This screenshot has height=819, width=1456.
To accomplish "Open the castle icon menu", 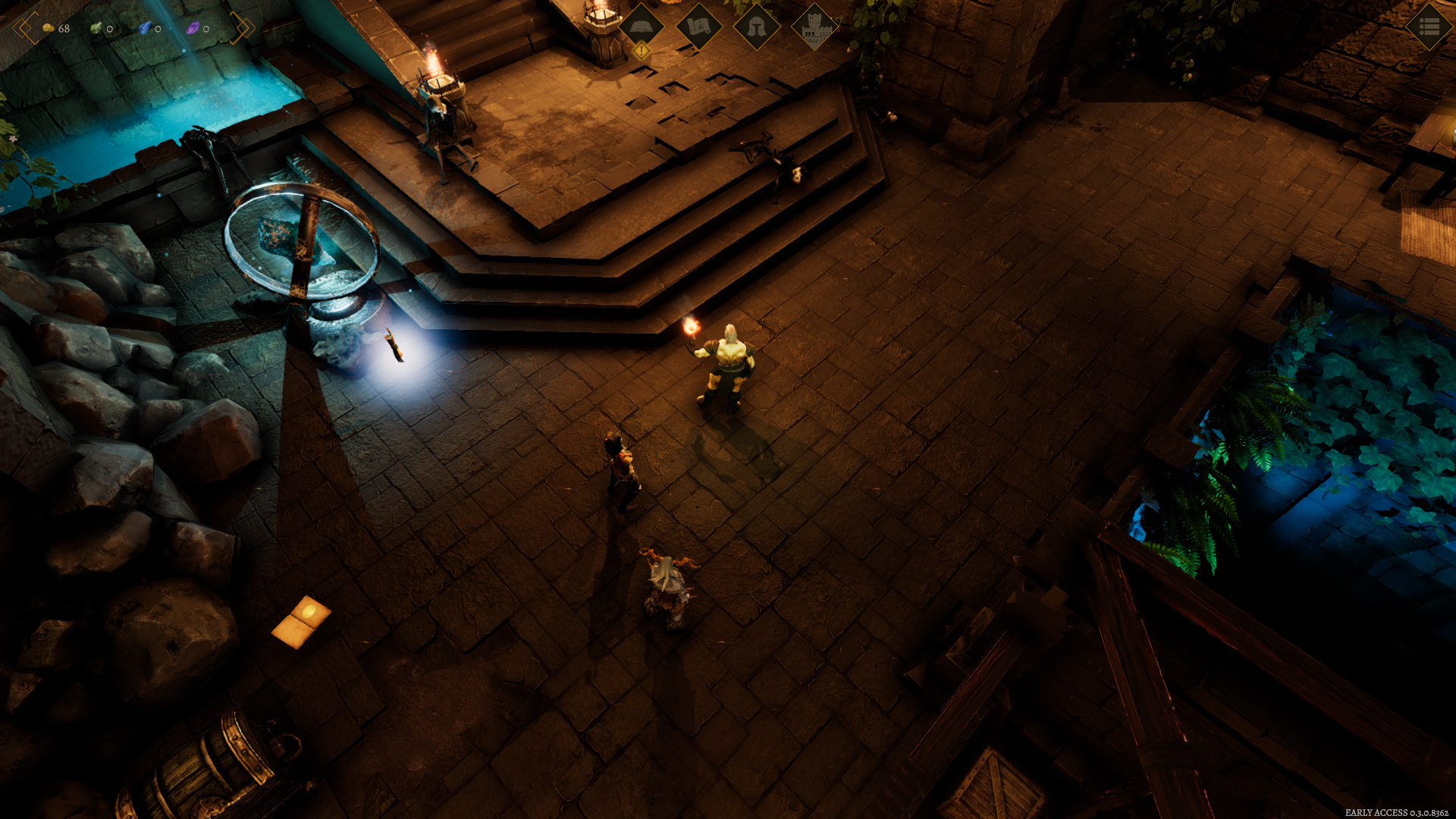I will [x=814, y=27].
